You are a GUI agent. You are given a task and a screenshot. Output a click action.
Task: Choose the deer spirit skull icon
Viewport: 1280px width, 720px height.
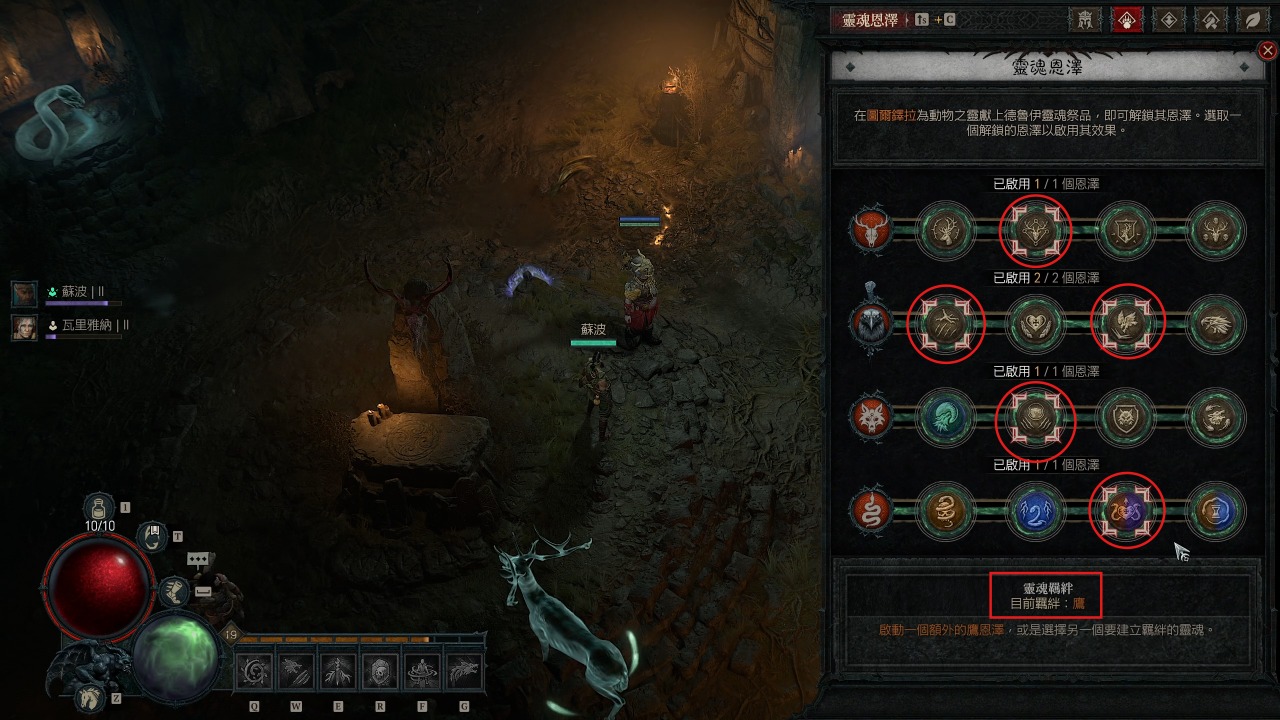point(869,231)
